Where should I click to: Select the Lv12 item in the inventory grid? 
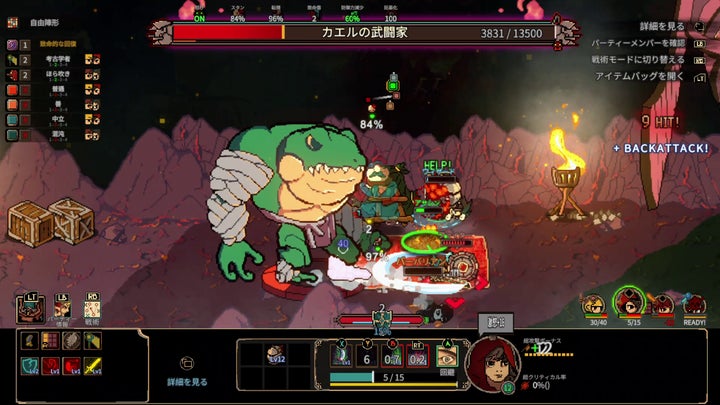[x=274, y=353]
